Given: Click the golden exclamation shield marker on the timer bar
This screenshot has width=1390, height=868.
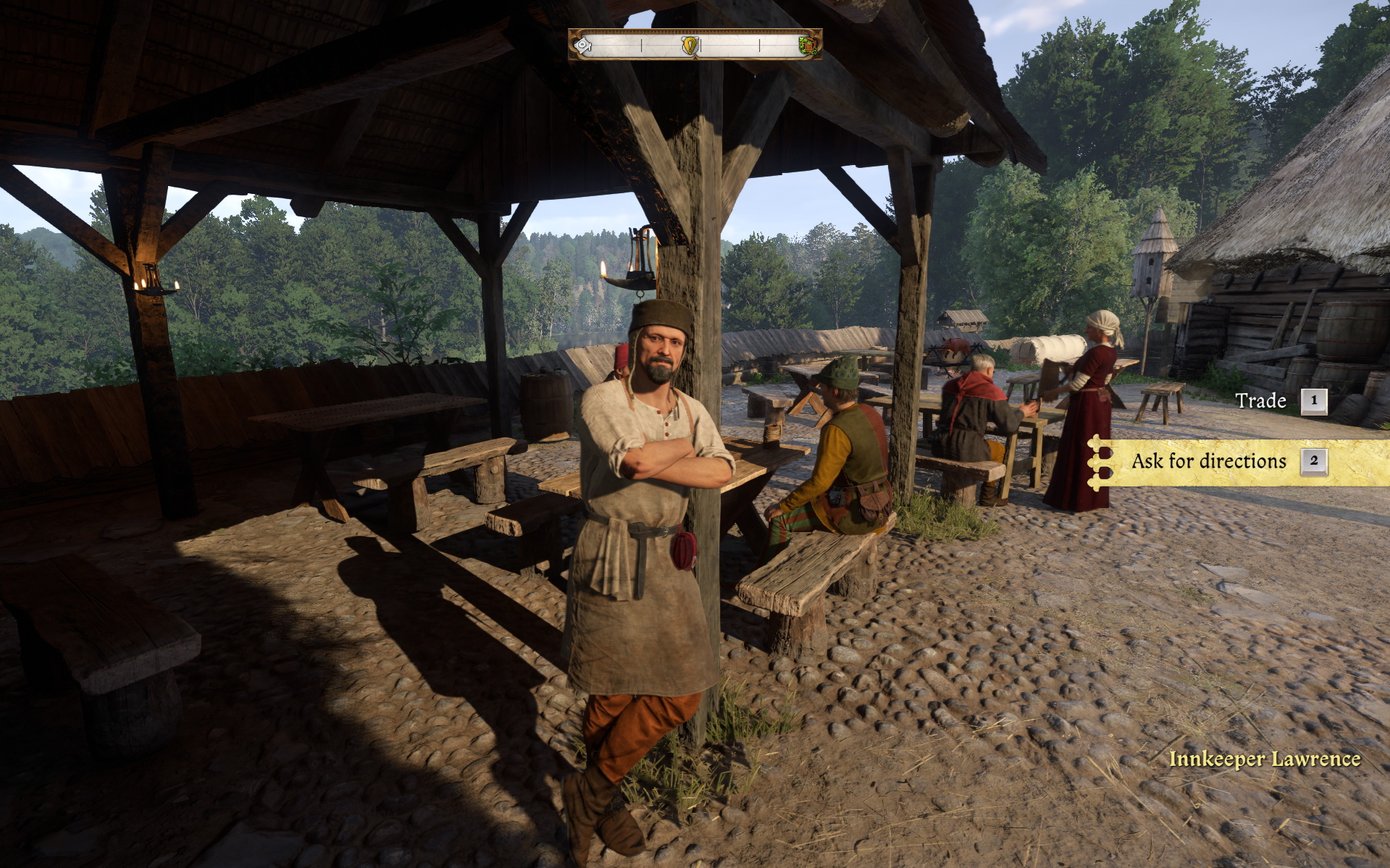Looking at the screenshot, I should 690,45.
